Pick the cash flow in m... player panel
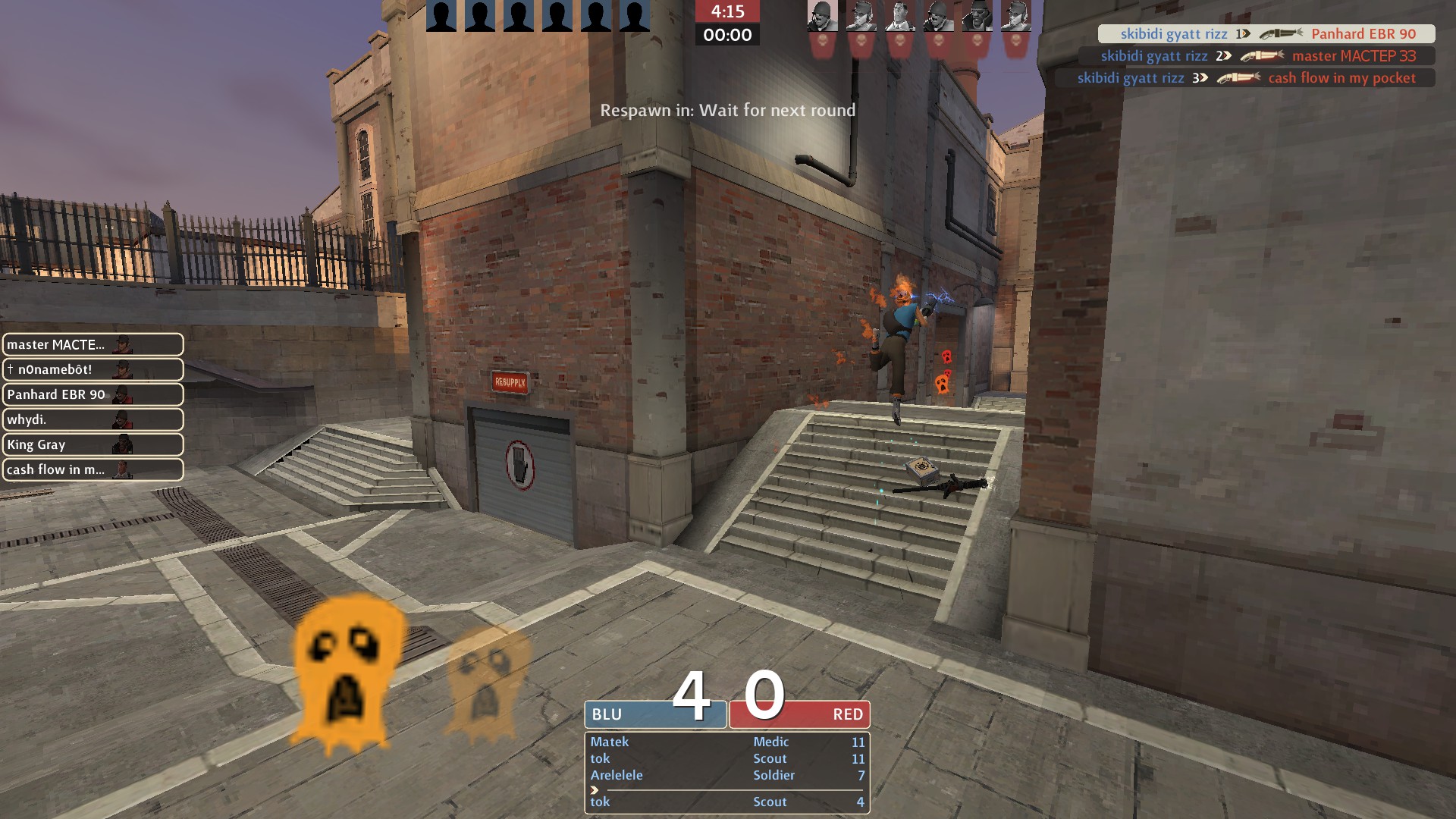This screenshot has height=819, width=1456. coord(93,469)
